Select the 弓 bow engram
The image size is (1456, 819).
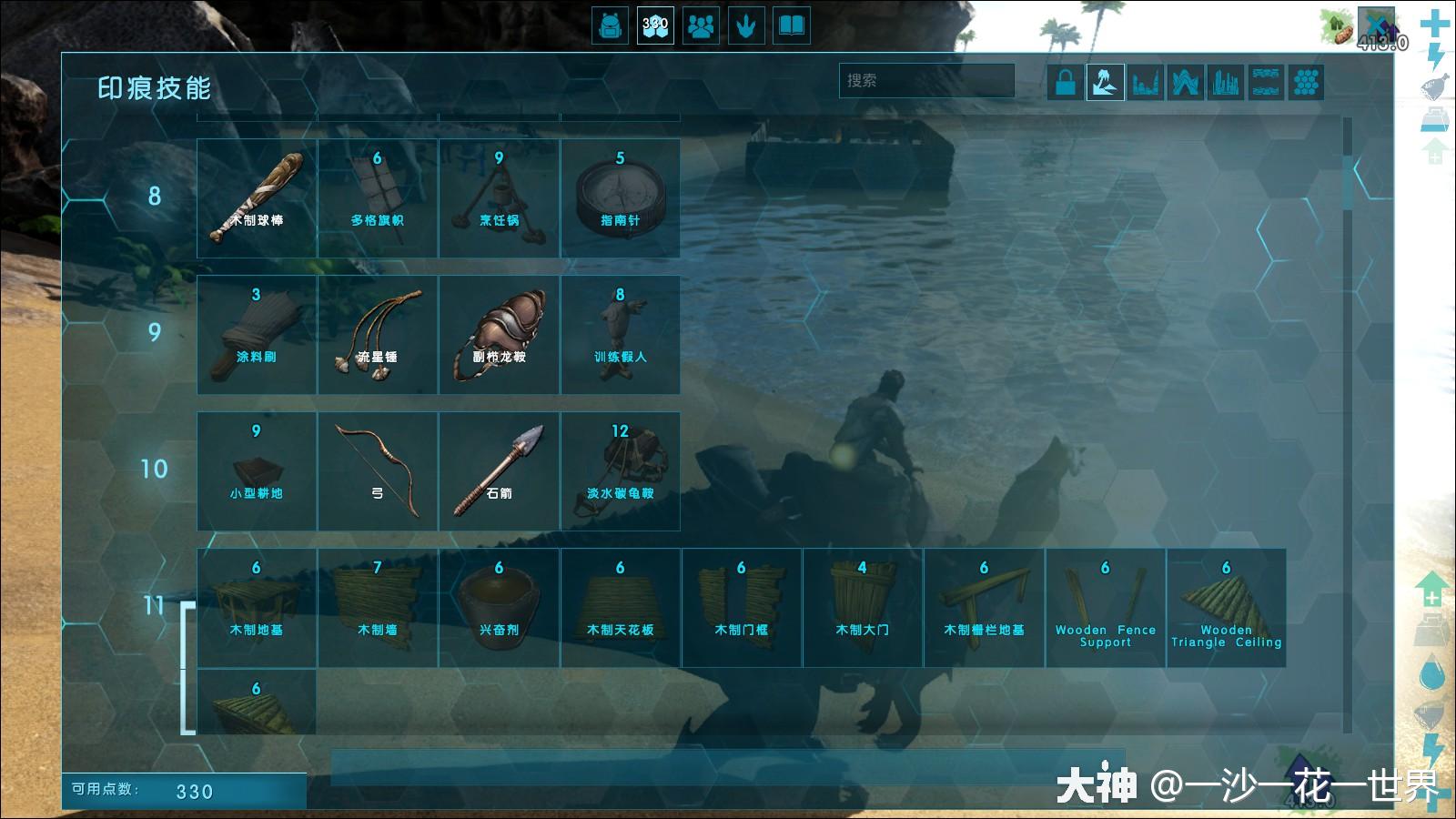(x=378, y=471)
